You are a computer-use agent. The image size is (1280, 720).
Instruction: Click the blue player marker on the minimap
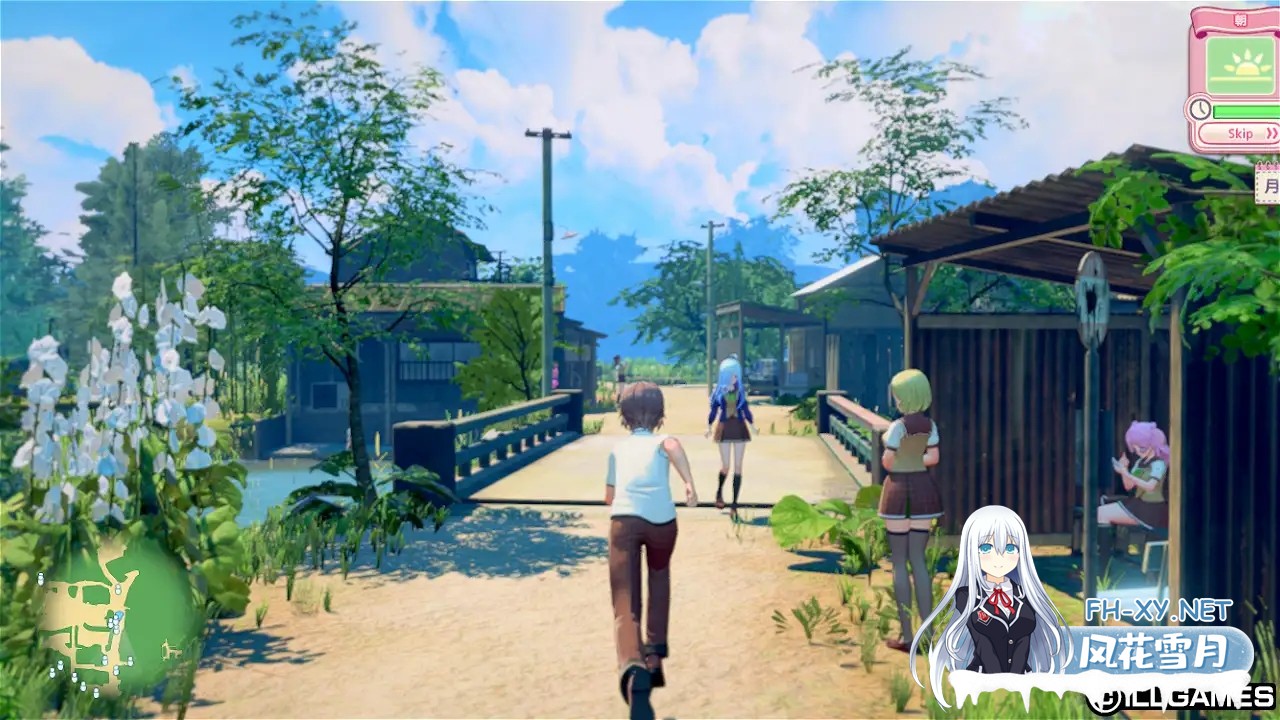[119, 615]
